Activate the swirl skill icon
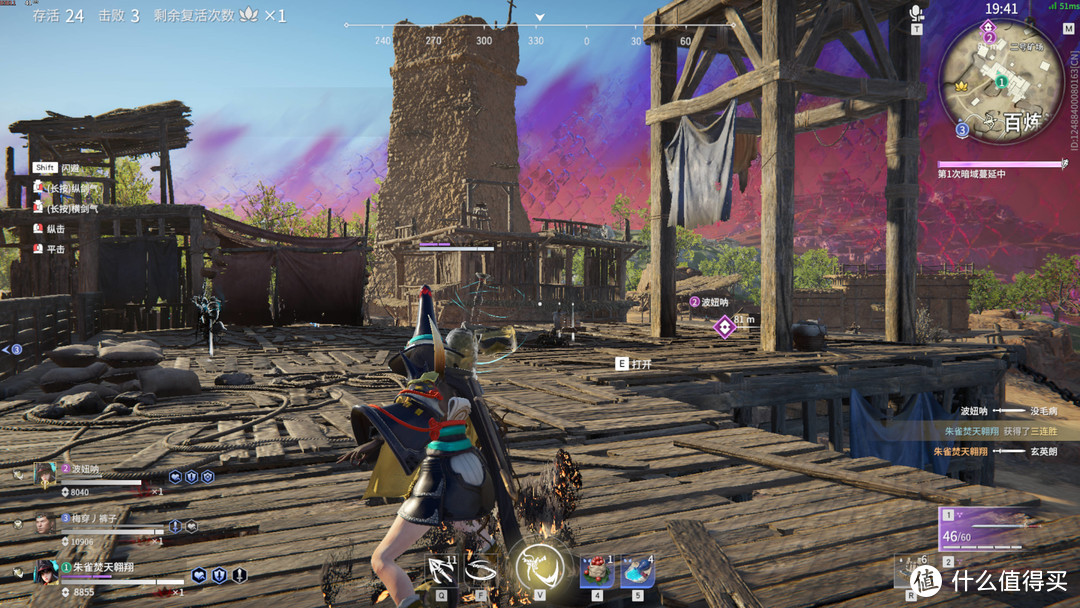The height and width of the screenshot is (608, 1080). [x=481, y=569]
